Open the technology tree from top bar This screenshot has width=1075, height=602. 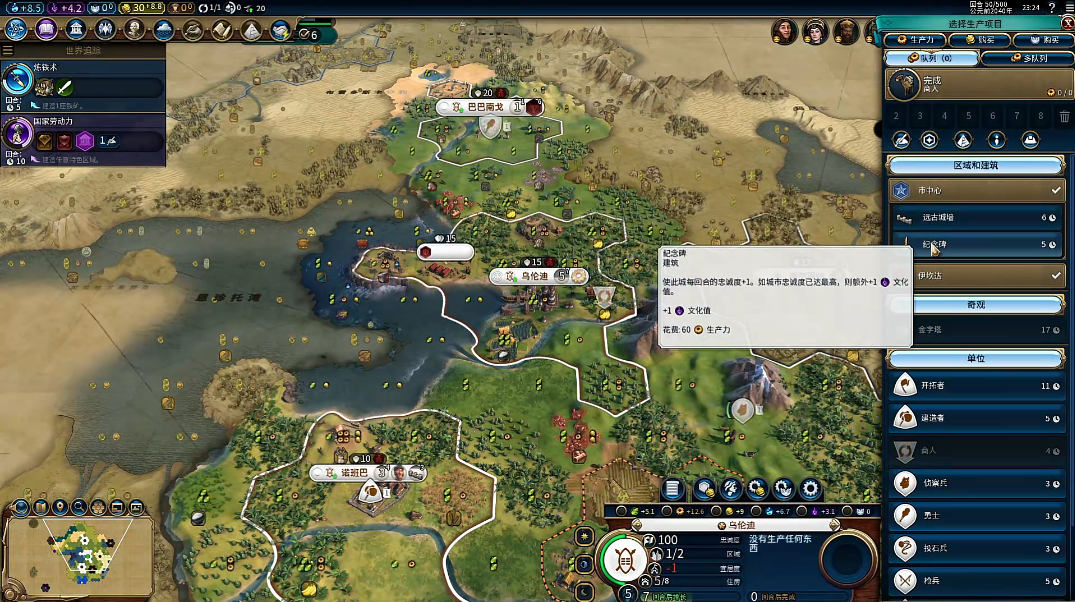16,29
